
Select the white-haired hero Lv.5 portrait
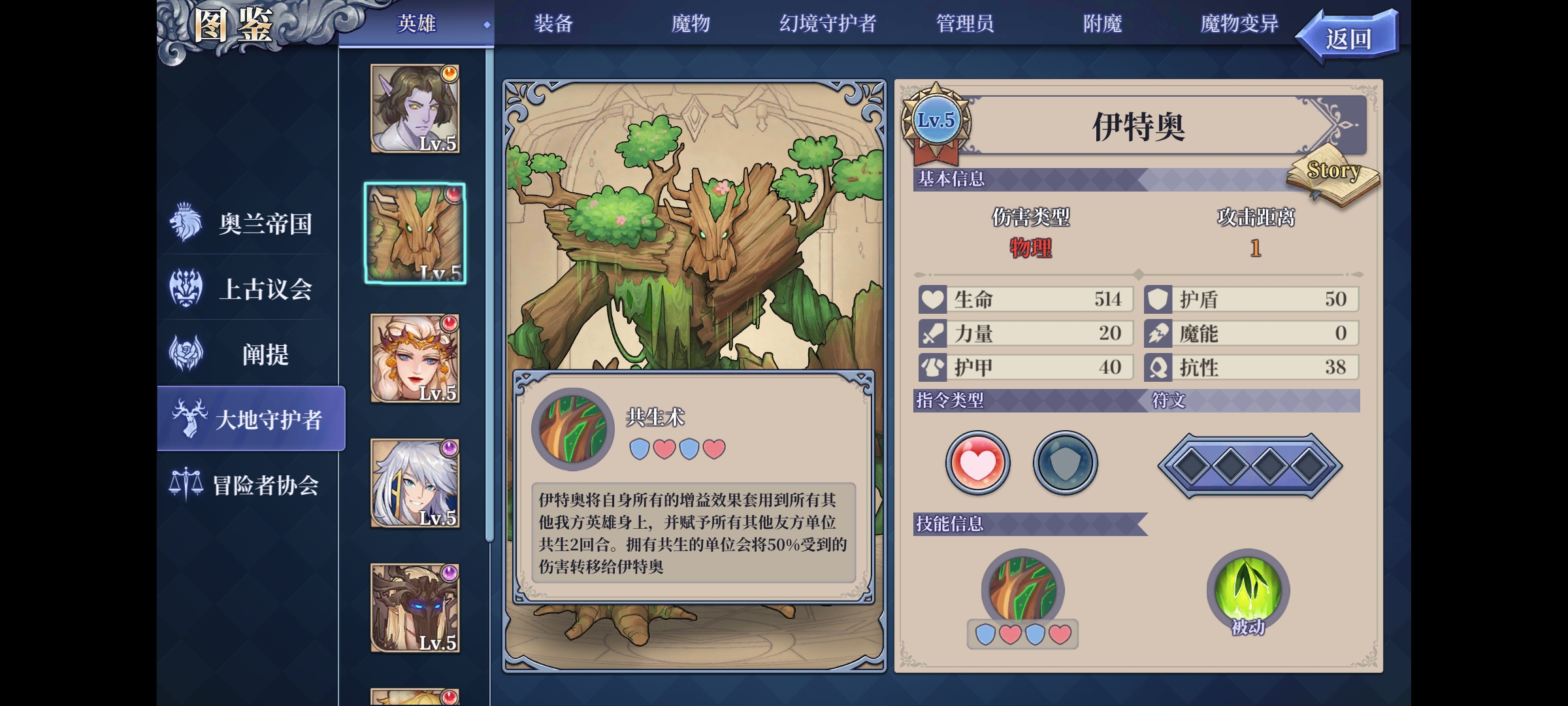coord(416,484)
